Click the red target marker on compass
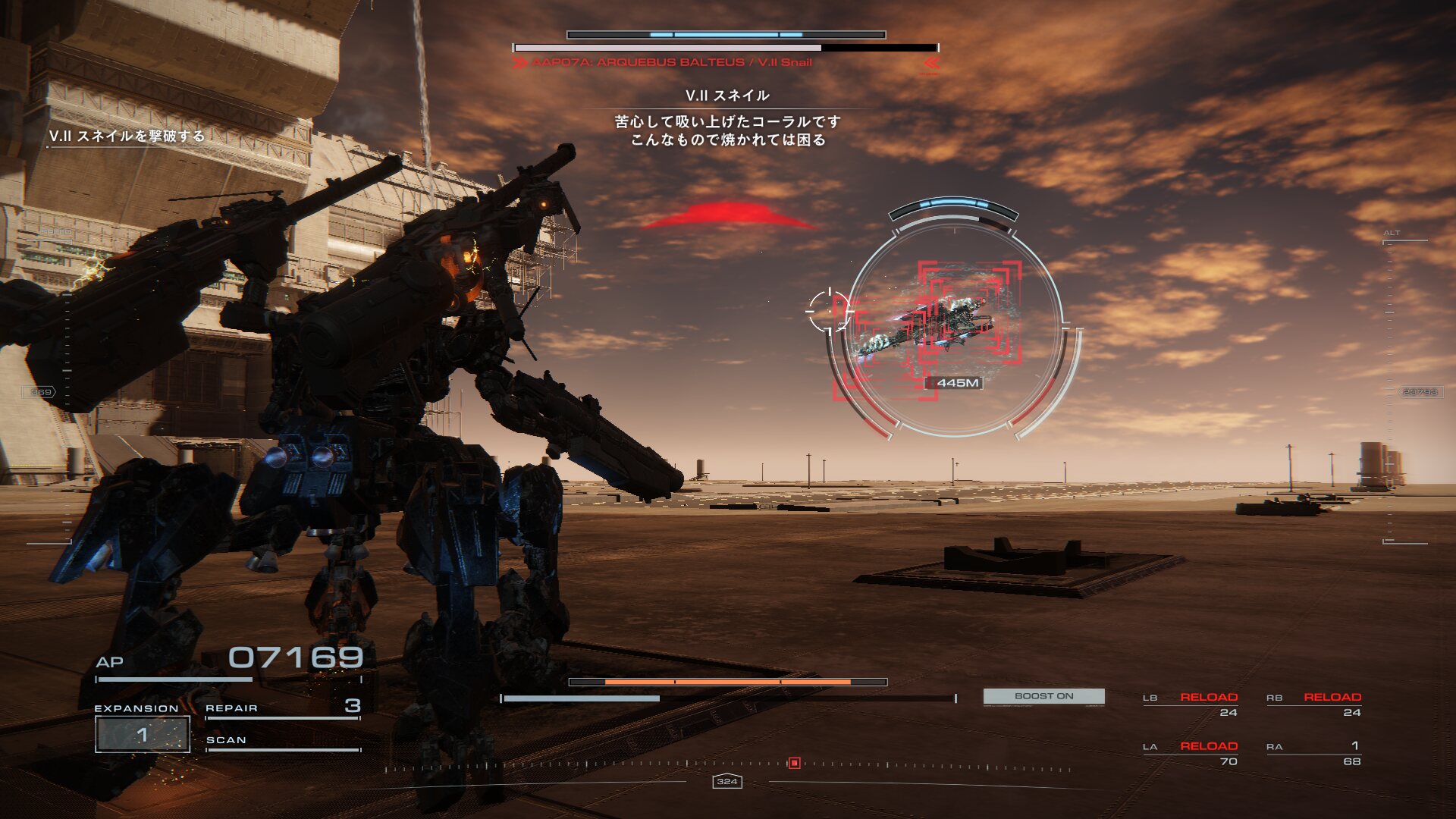The width and height of the screenshot is (1456, 819). point(794,763)
